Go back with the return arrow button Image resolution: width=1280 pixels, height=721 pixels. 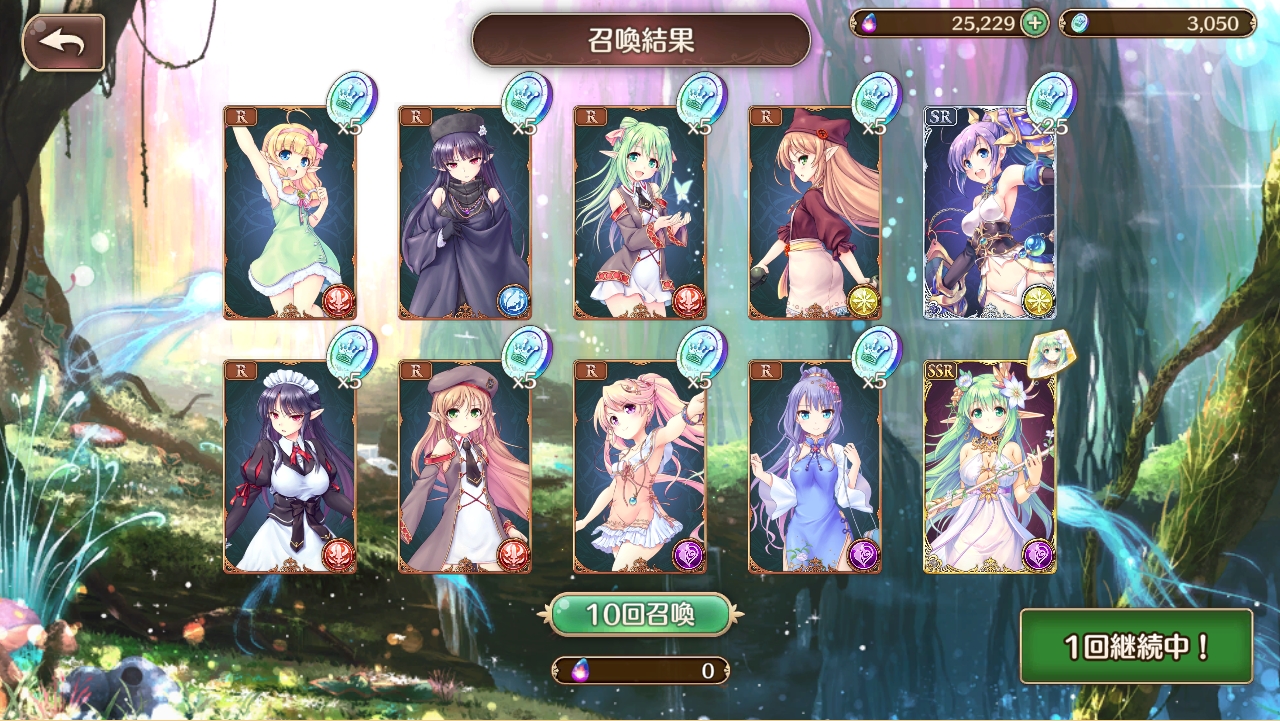(x=63, y=43)
